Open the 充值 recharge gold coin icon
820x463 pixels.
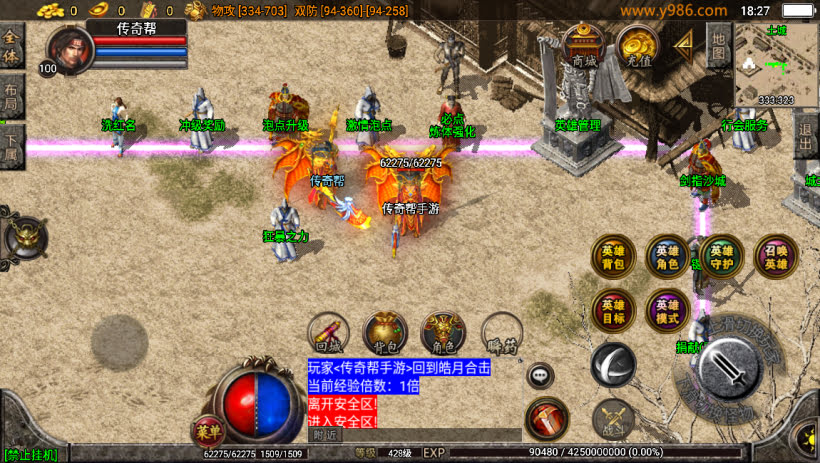coord(636,46)
